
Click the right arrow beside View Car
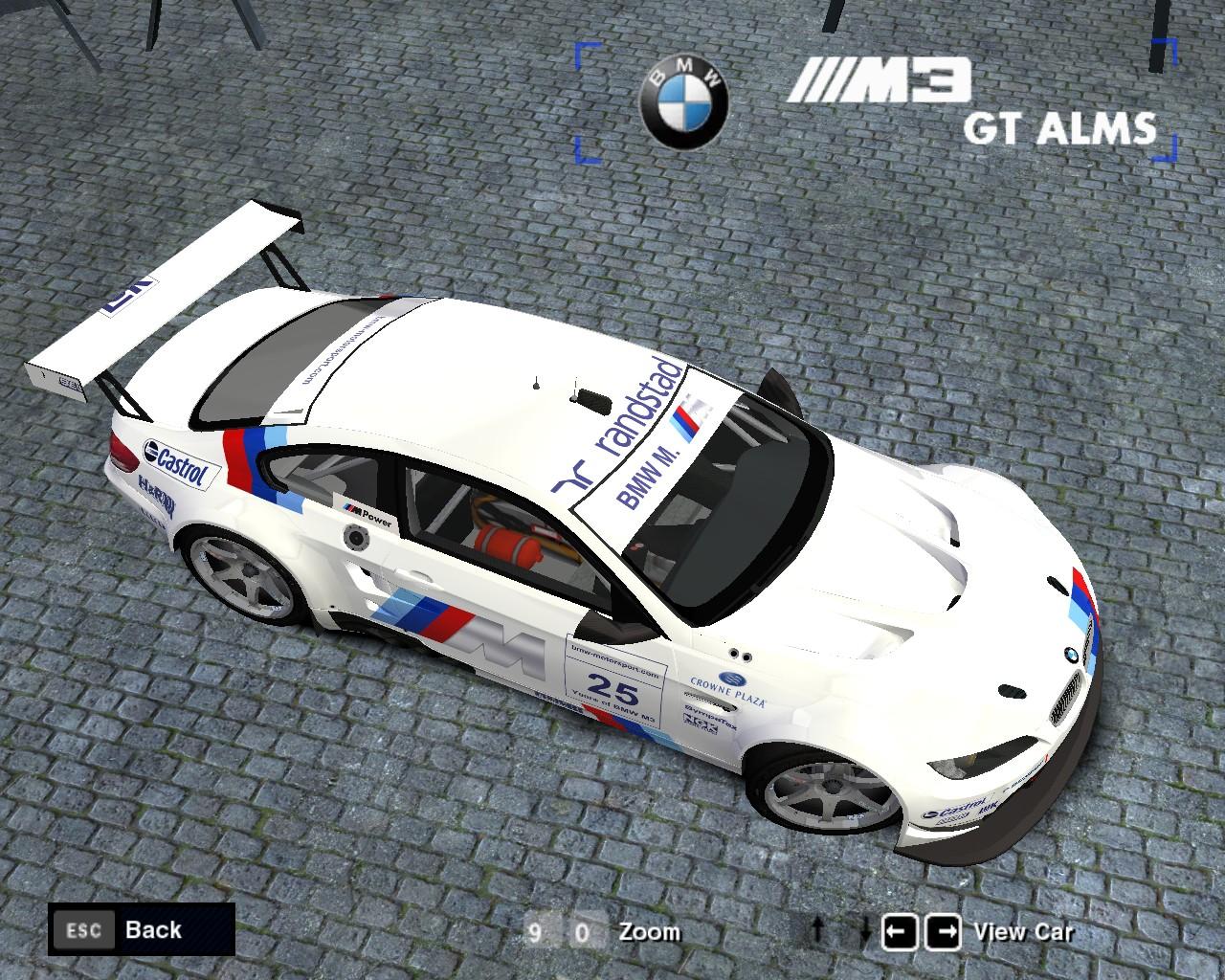(x=947, y=931)
